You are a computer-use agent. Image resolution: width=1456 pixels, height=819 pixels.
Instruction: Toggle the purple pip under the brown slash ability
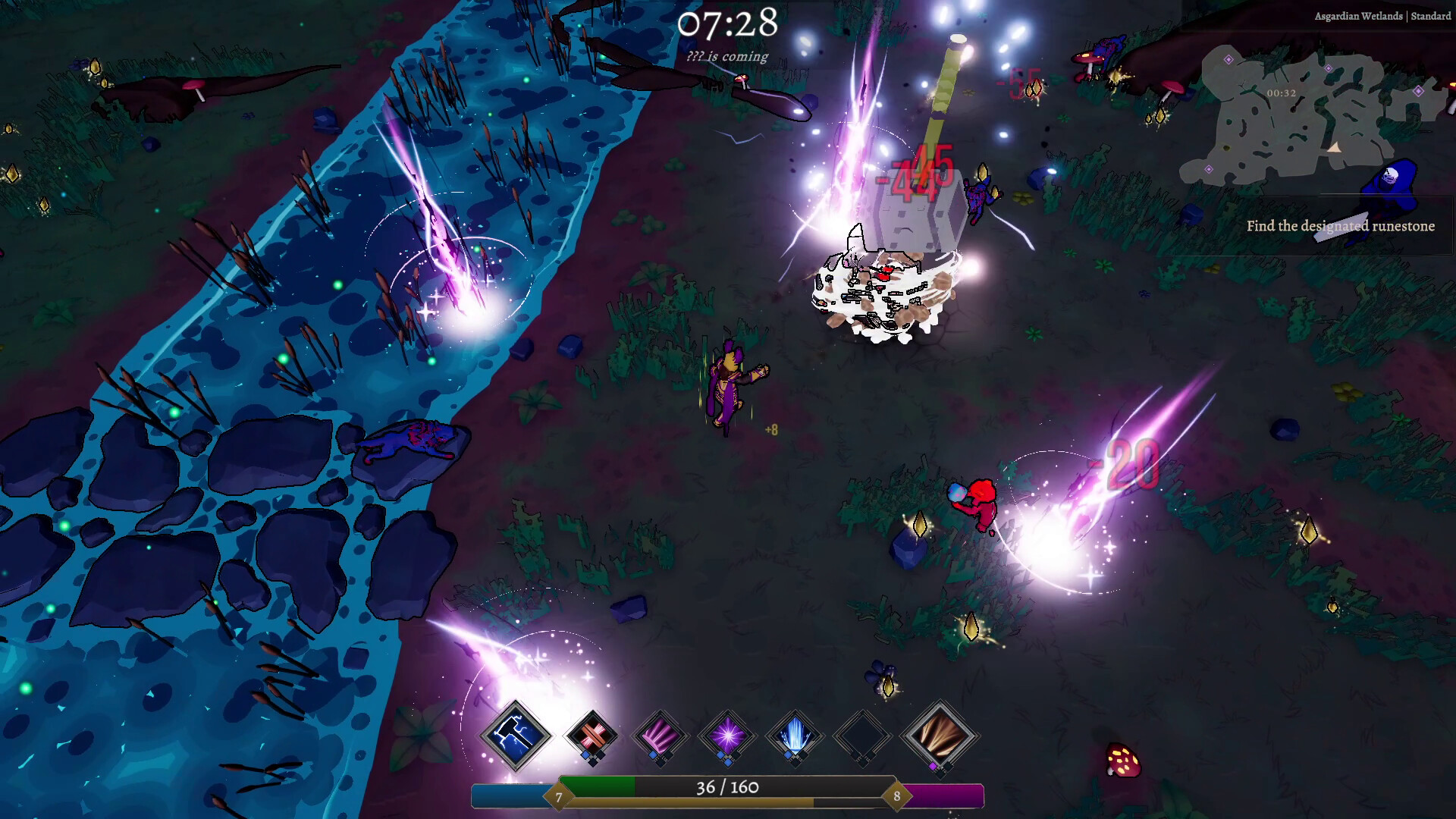(934, 767)
